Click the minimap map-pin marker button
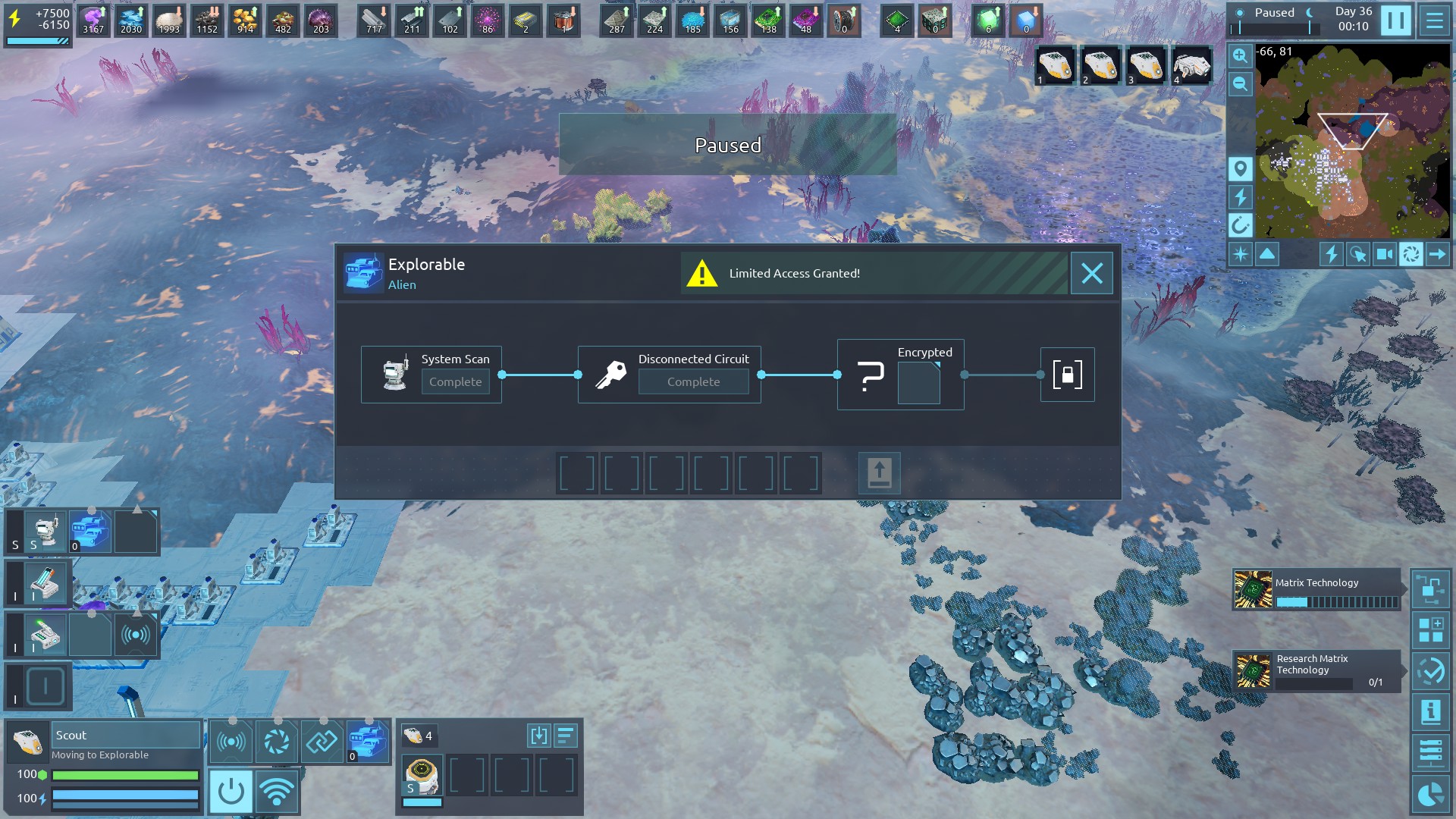This screenshot has height=819, width=1456. pos(1240,168)
